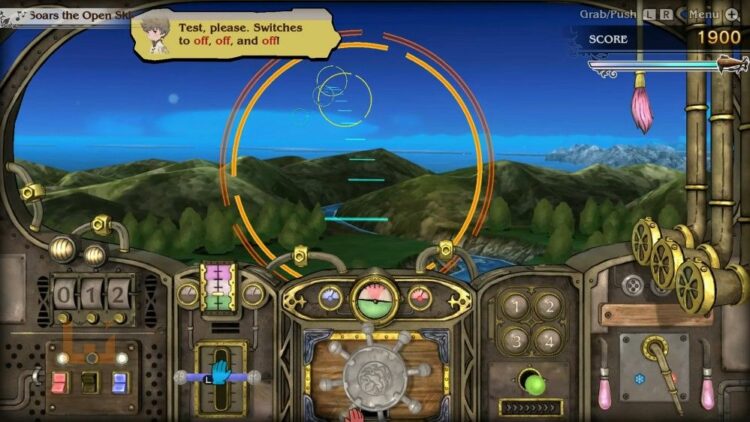Push the round button numbered 2
The height and width of the screenshot is (422, 750).
pyautogui.click(x=548, y=305)
